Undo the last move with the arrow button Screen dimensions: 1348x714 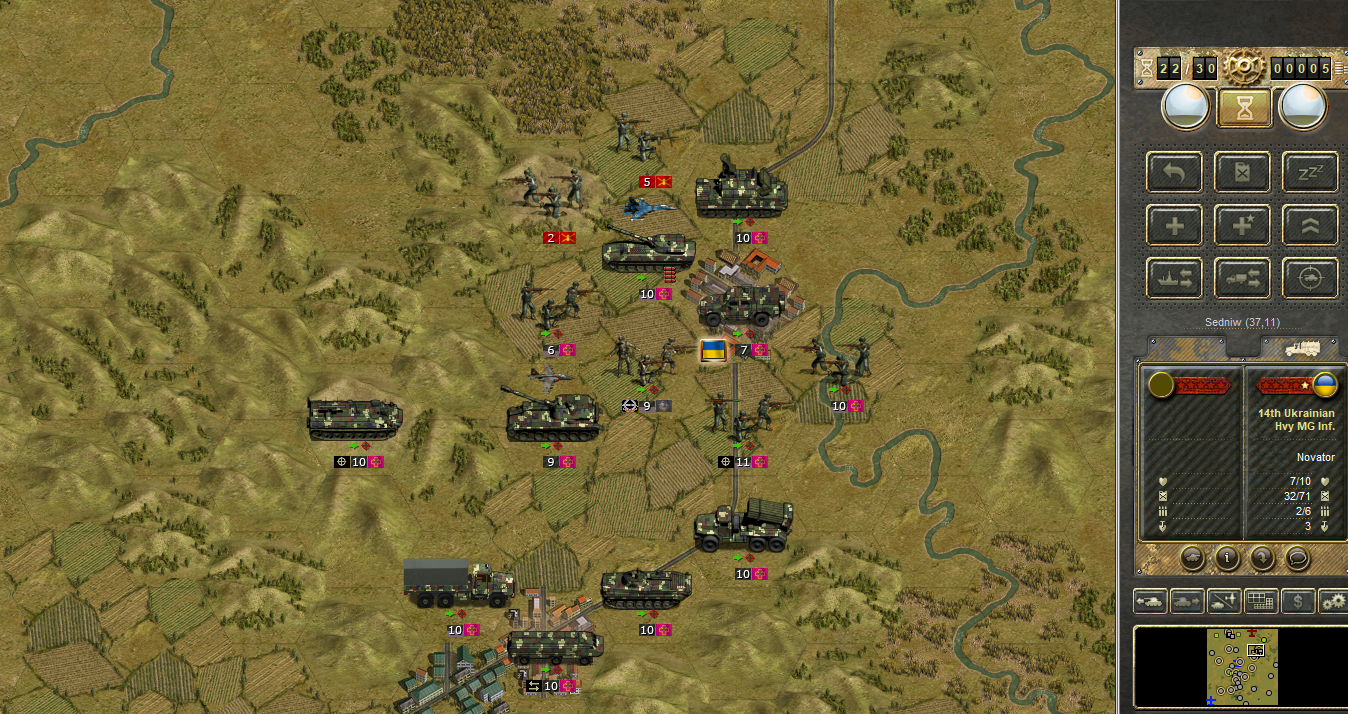pyautogui.click(x=1175, y=172)
